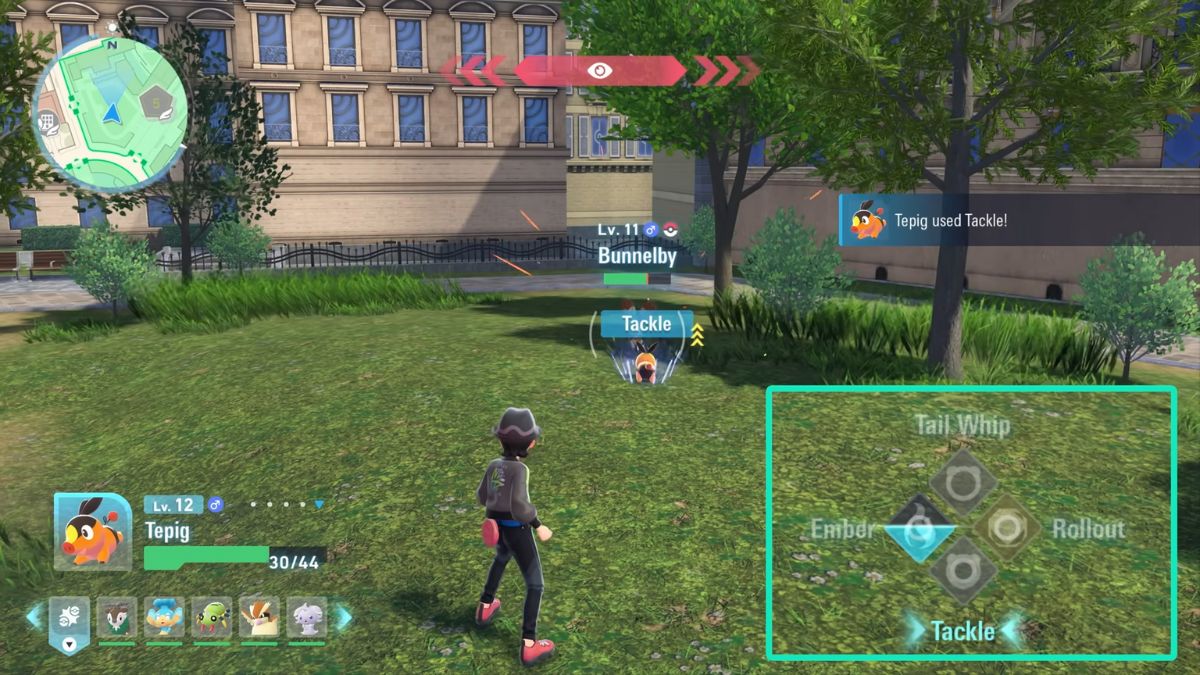This screenshot has width=1200, height=675.
Task: Select Tepig's active portrait
Action: click(x=92, y=531)
